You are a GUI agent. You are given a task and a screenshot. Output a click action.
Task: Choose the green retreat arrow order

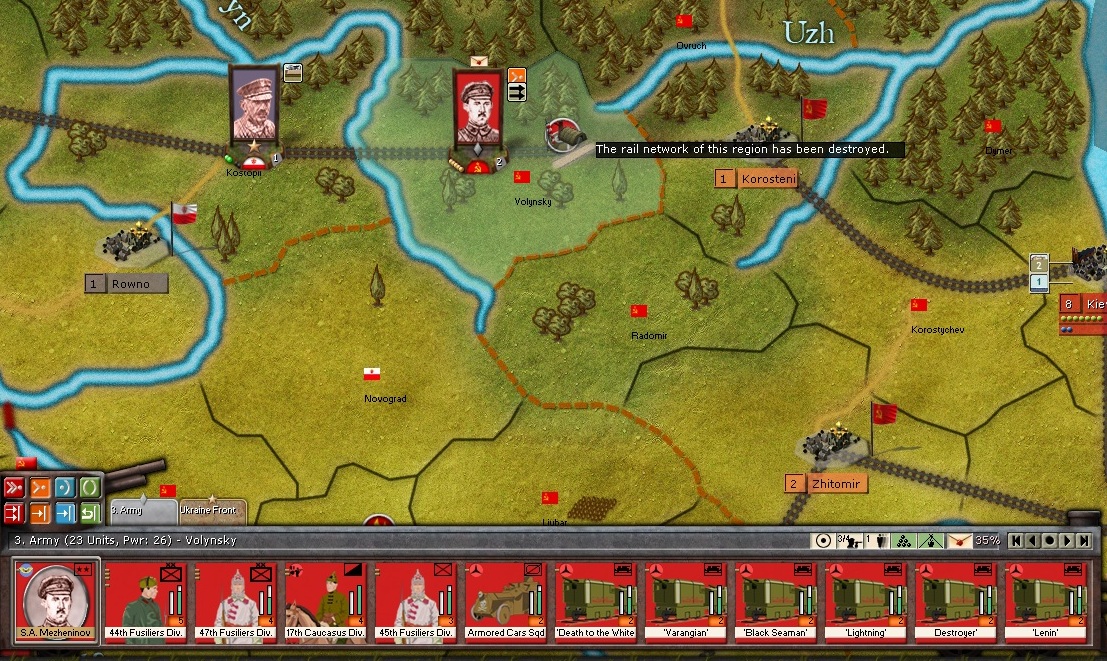coord(90,513)
